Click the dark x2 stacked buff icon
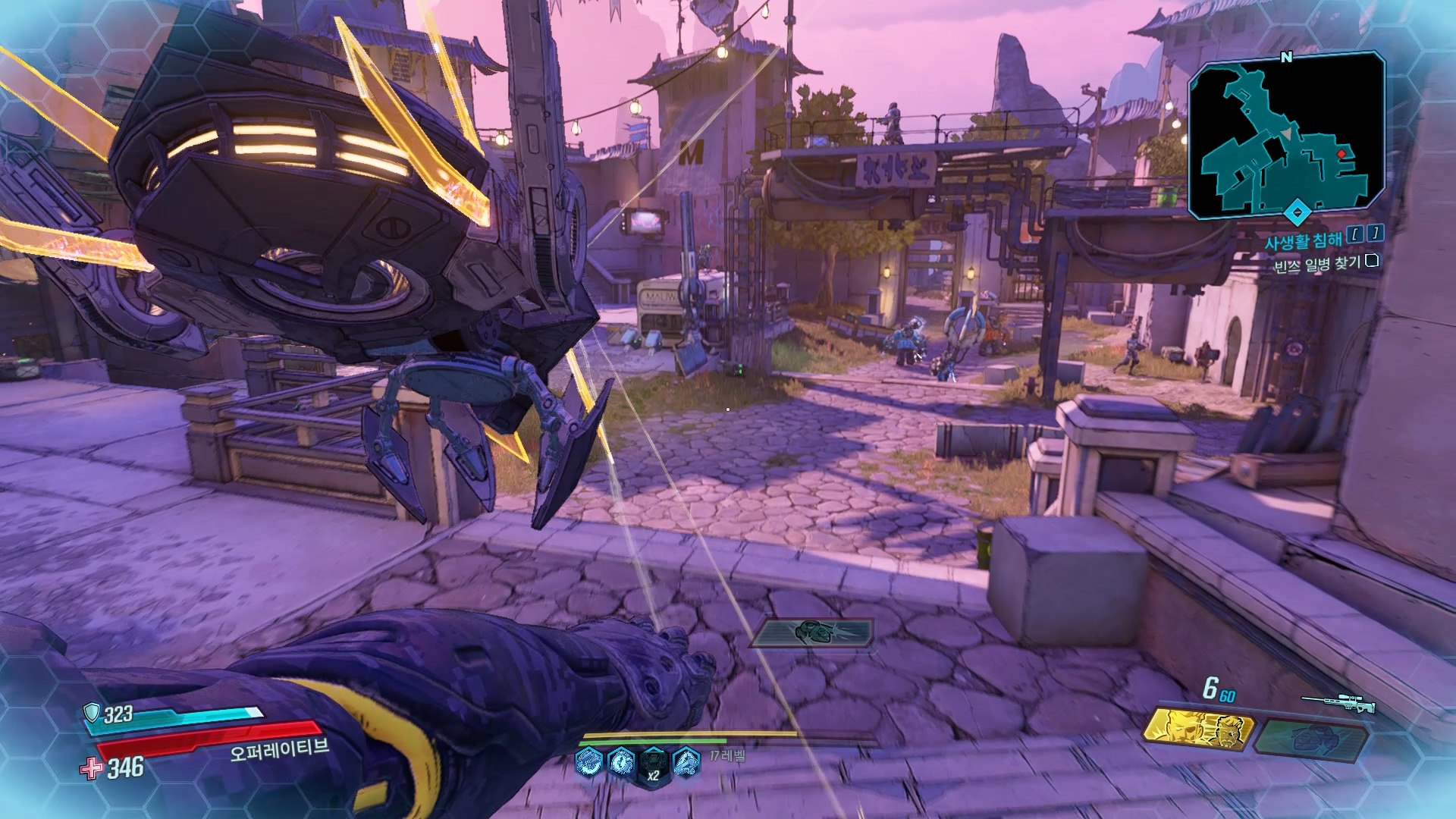Screen dimensions: 1456x819 [x=653, y=763]
